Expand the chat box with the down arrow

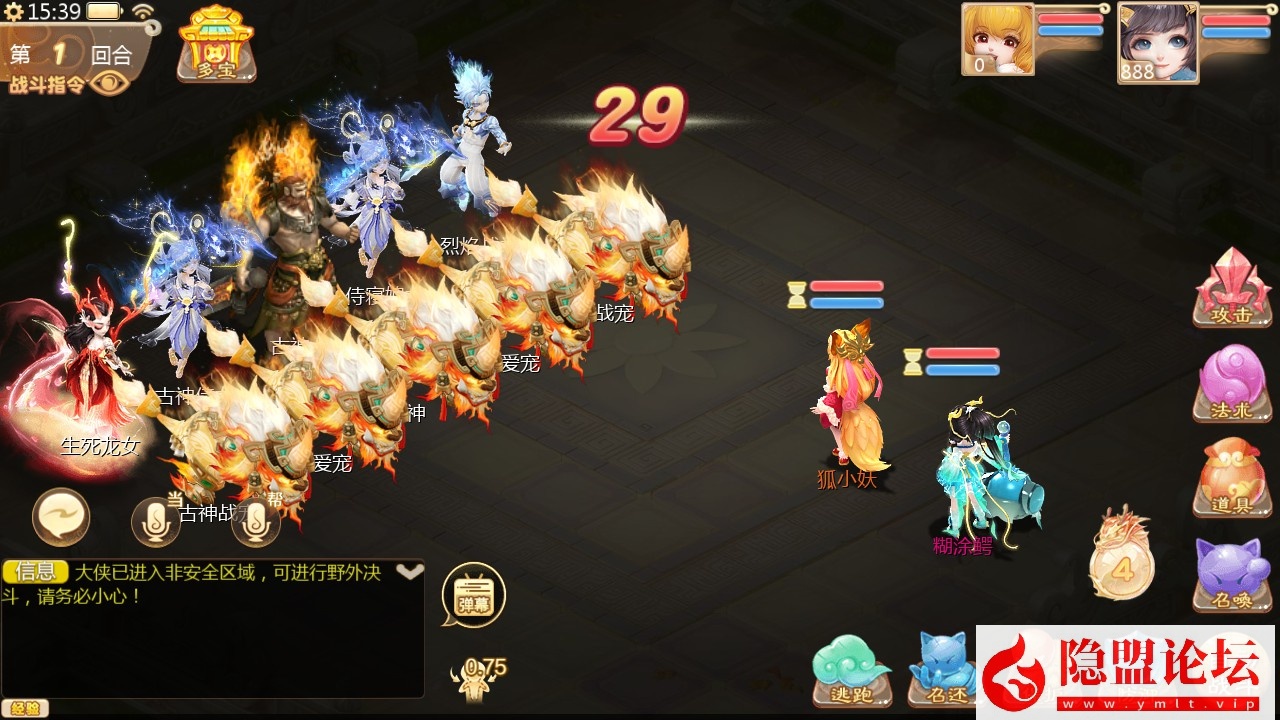(409, 572)
